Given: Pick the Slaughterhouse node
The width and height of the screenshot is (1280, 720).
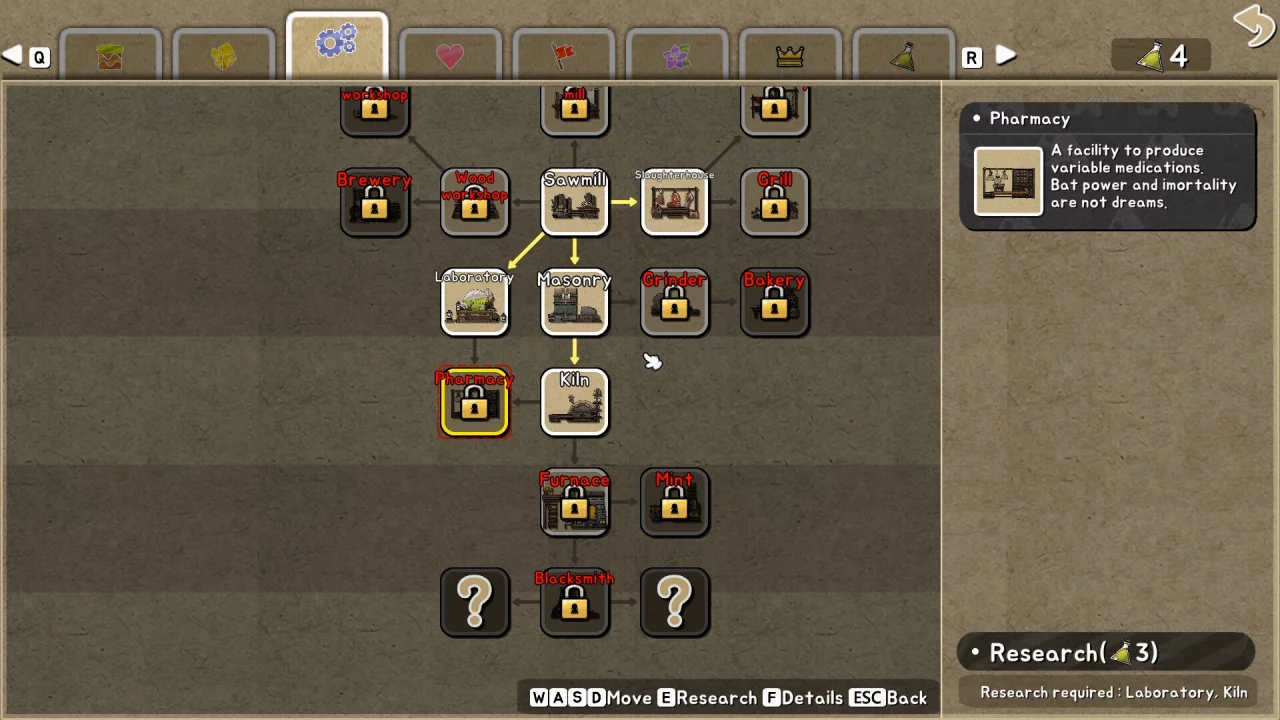Looking at the screenshot, I should 675,203.
